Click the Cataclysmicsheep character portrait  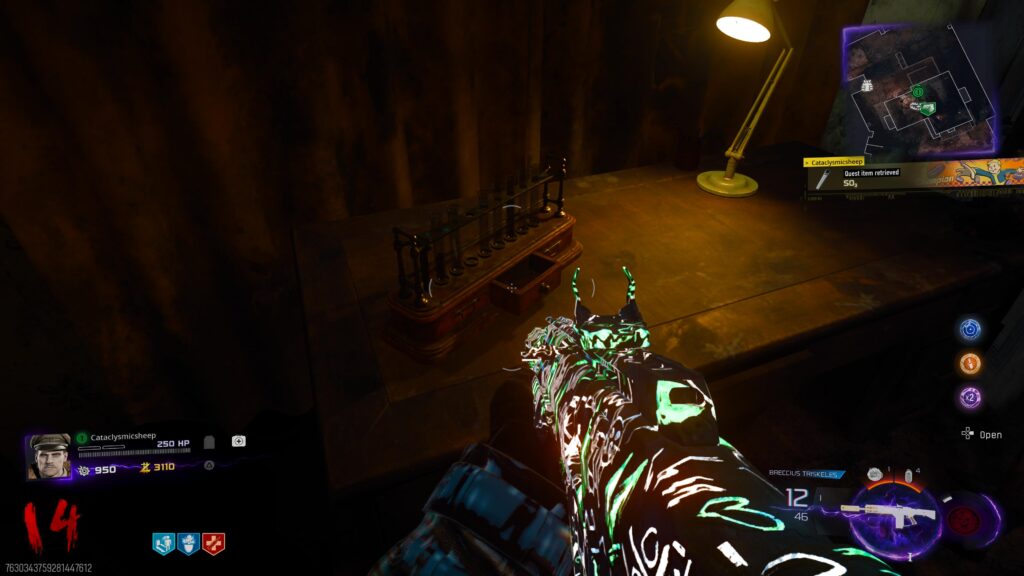pos(49,456)
